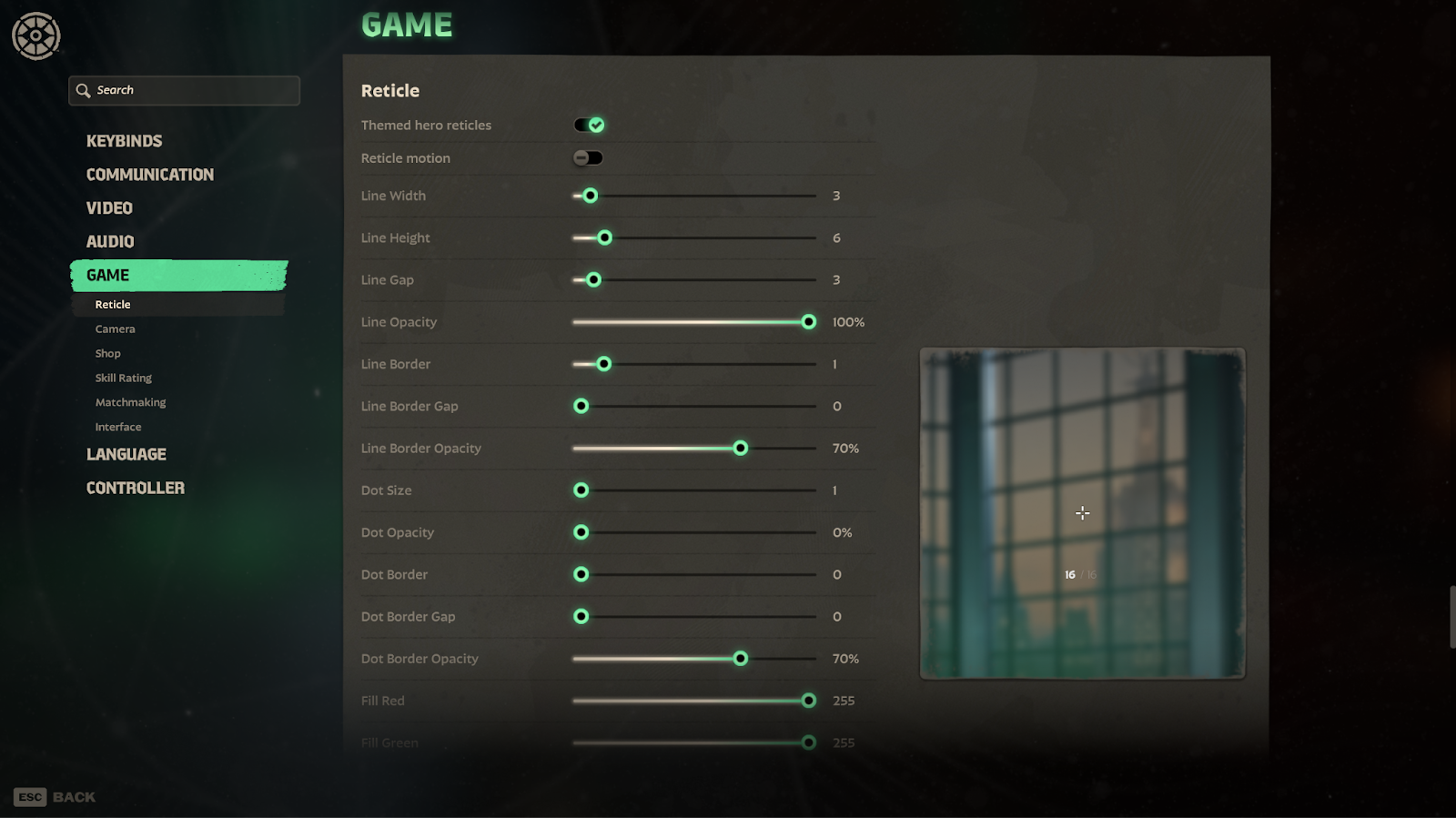
Task: Open the Controller settings category
Action: (x=136, y=489)
